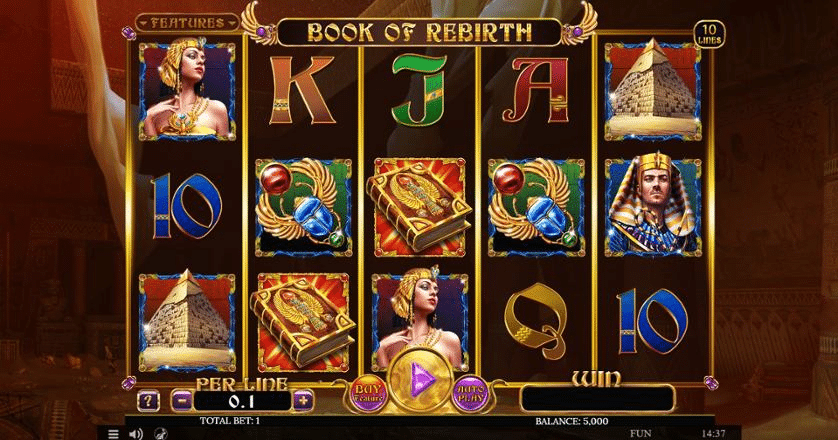Image resolution: width=838 pixels, height=440 pixels.
Task: Expand the Features dropdown
Action: click(x=189, y=20)
